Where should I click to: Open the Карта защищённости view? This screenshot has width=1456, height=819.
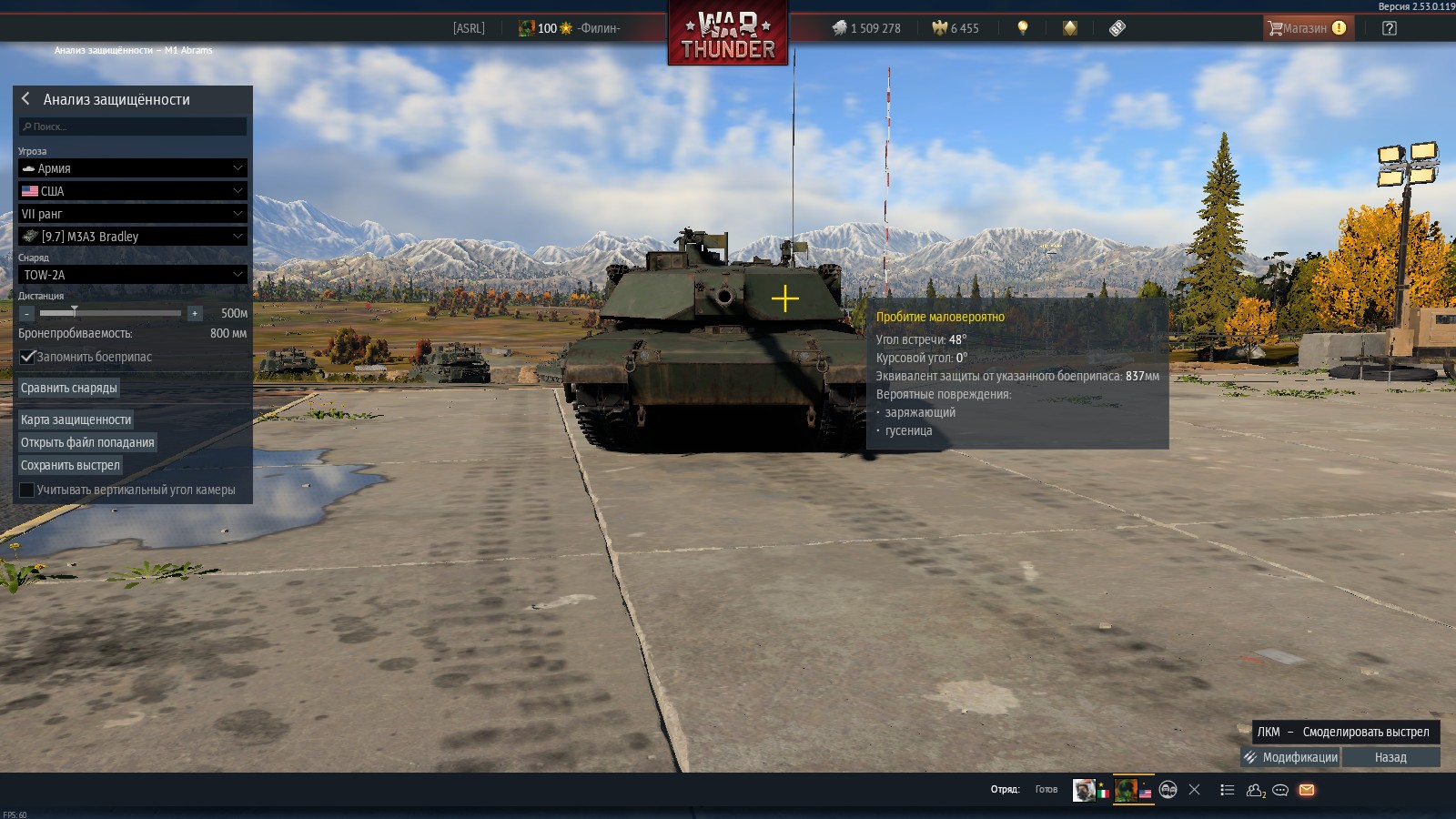click(x=76, y=420)
